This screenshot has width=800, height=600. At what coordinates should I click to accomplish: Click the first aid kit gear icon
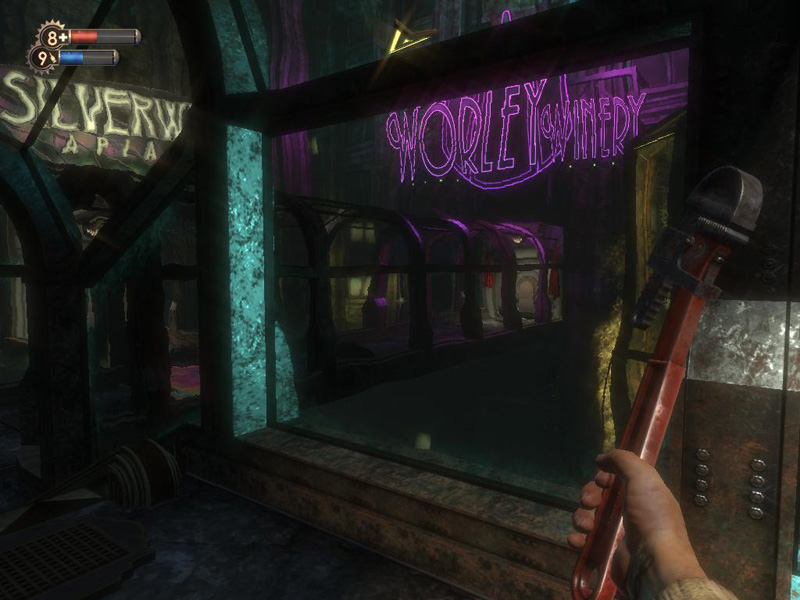coord(52,38)
